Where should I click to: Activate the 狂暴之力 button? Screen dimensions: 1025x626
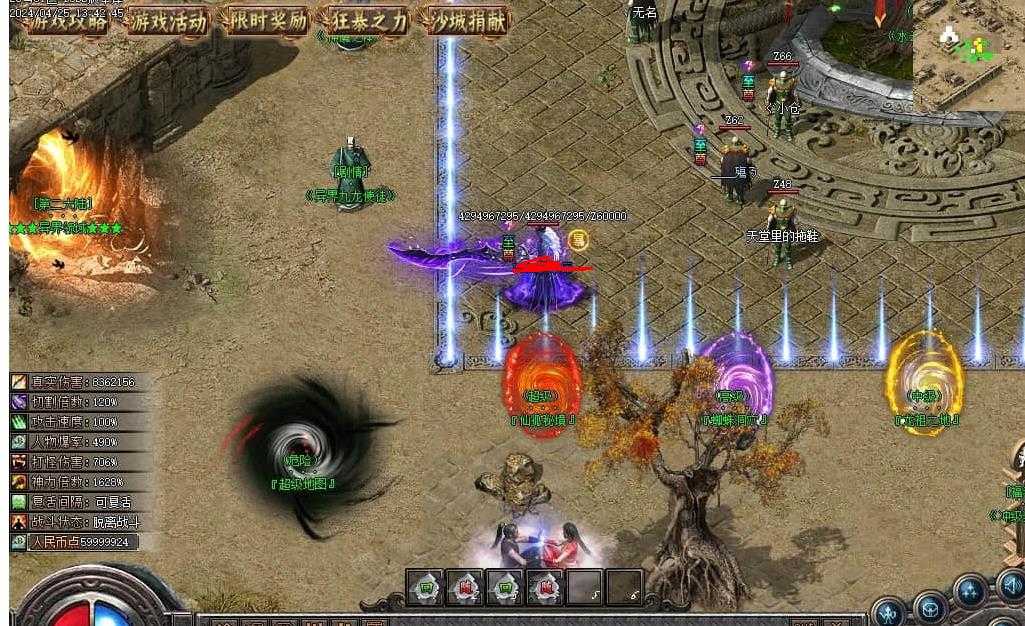point(367,21)
